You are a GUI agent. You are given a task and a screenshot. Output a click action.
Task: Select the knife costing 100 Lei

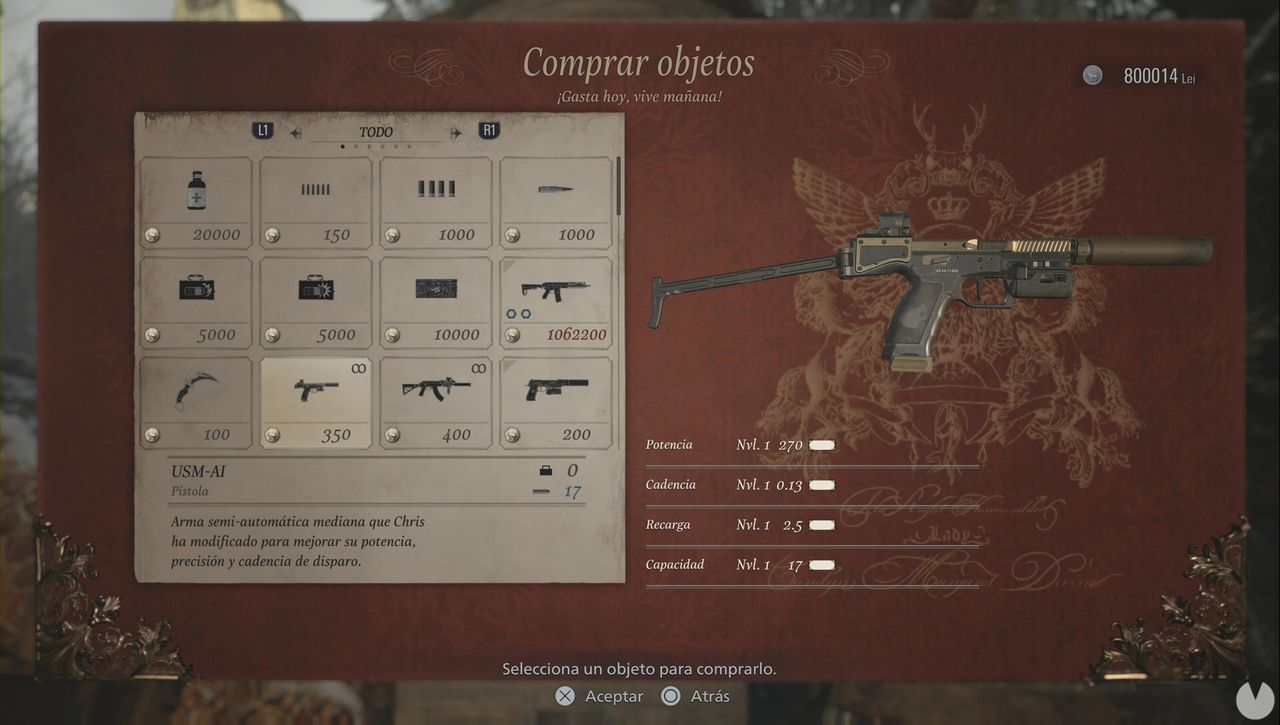pos(195,400)
